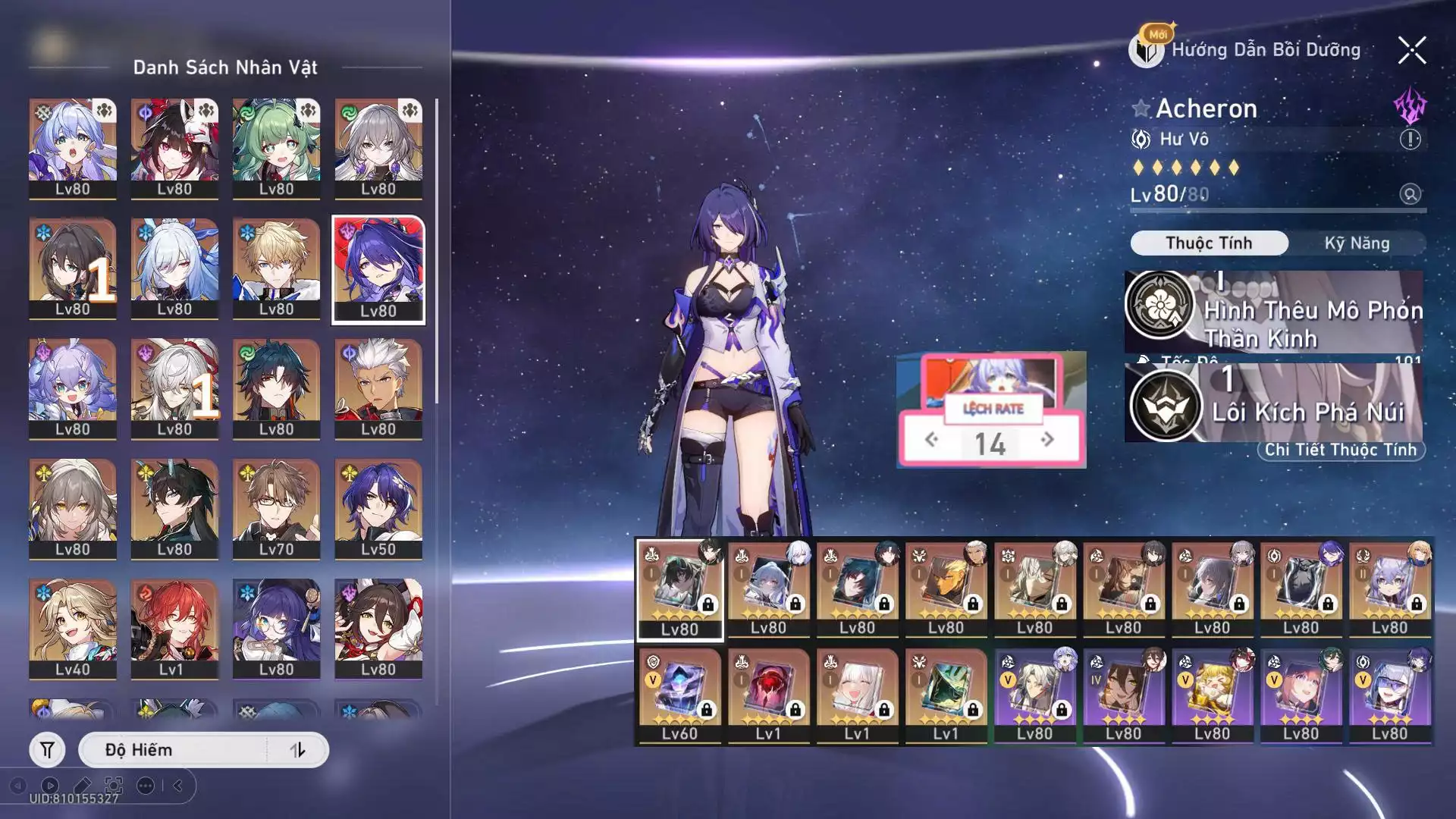Open Hướng Dẫn Bồi Dưỡng guide
The image size is (1456, 819).
1265,50
